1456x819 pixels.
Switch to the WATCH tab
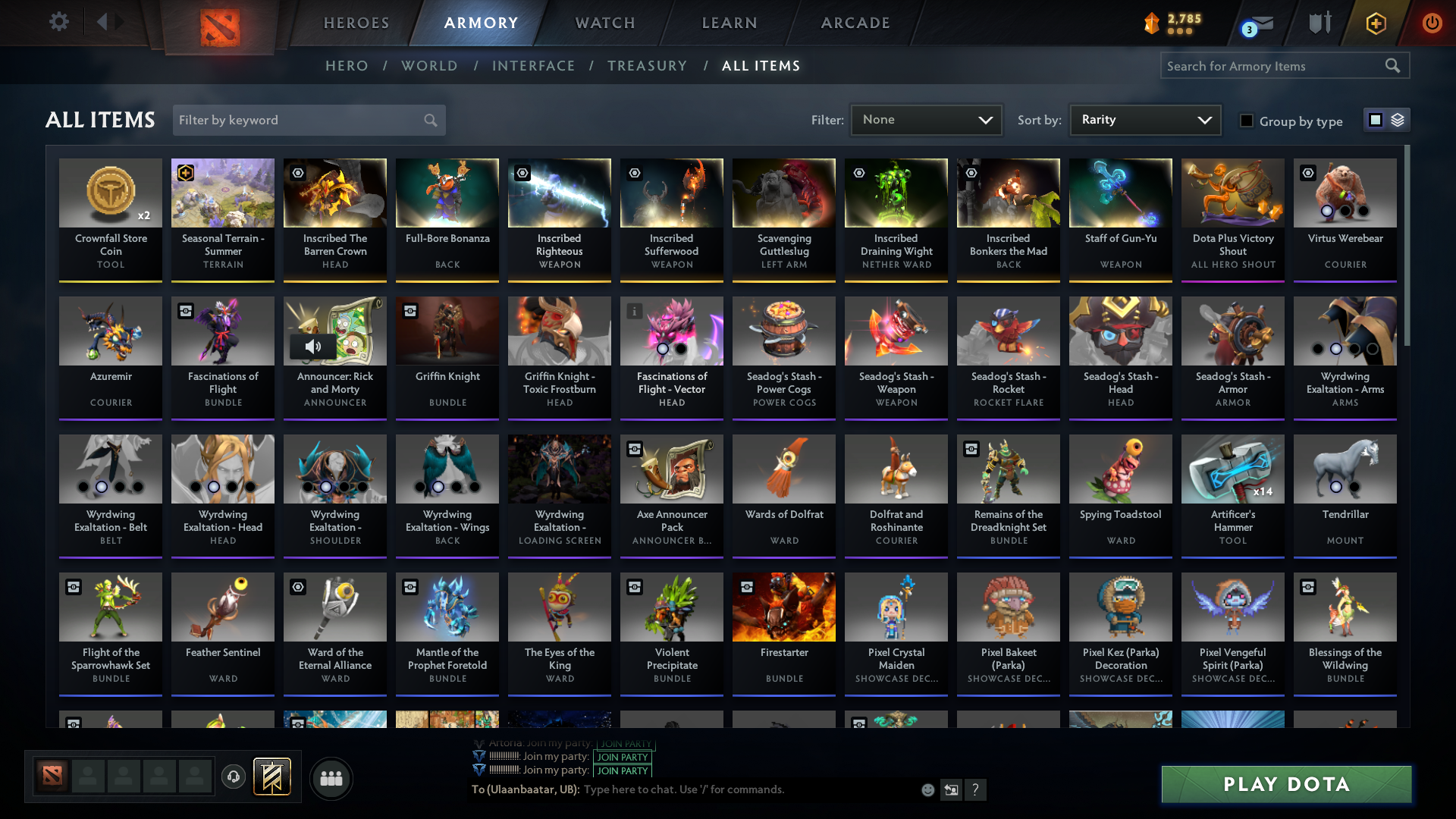[x=604, y=23]
